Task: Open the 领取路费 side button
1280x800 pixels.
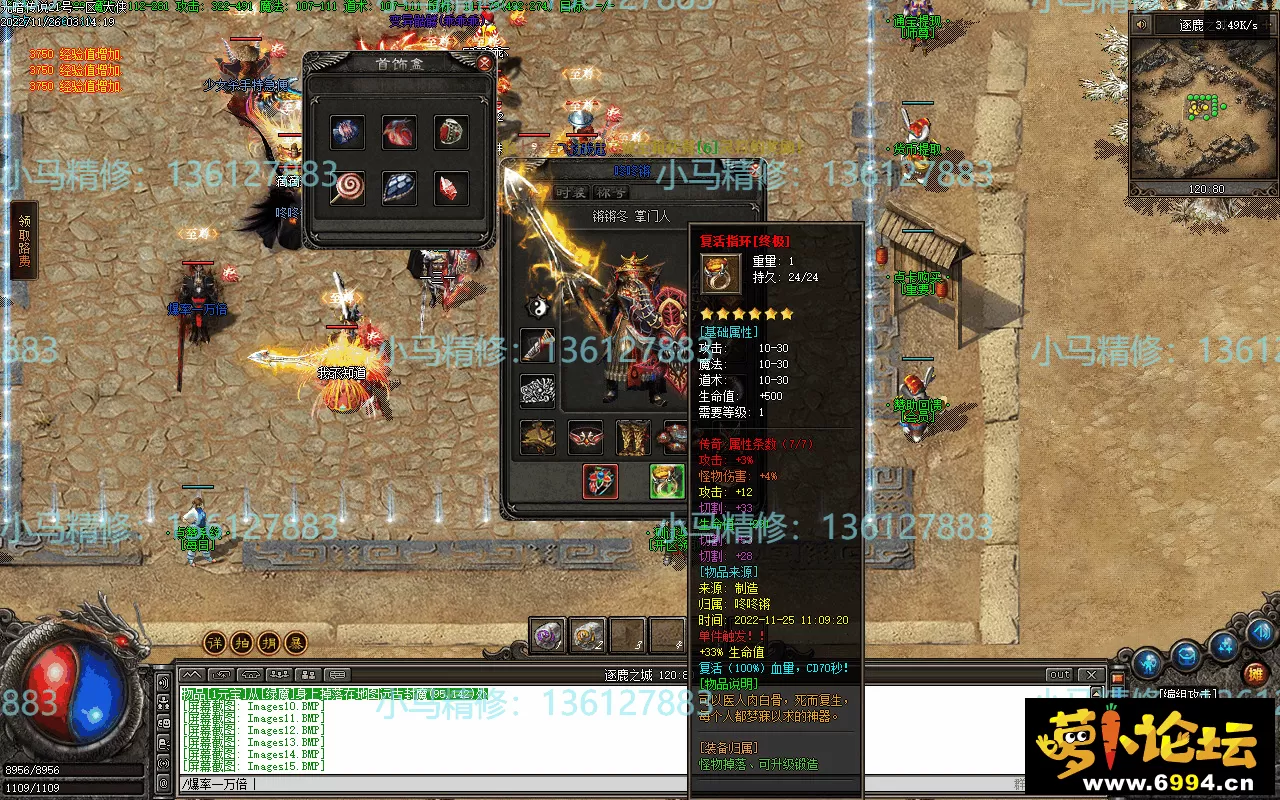Action: tap(24, 241)
